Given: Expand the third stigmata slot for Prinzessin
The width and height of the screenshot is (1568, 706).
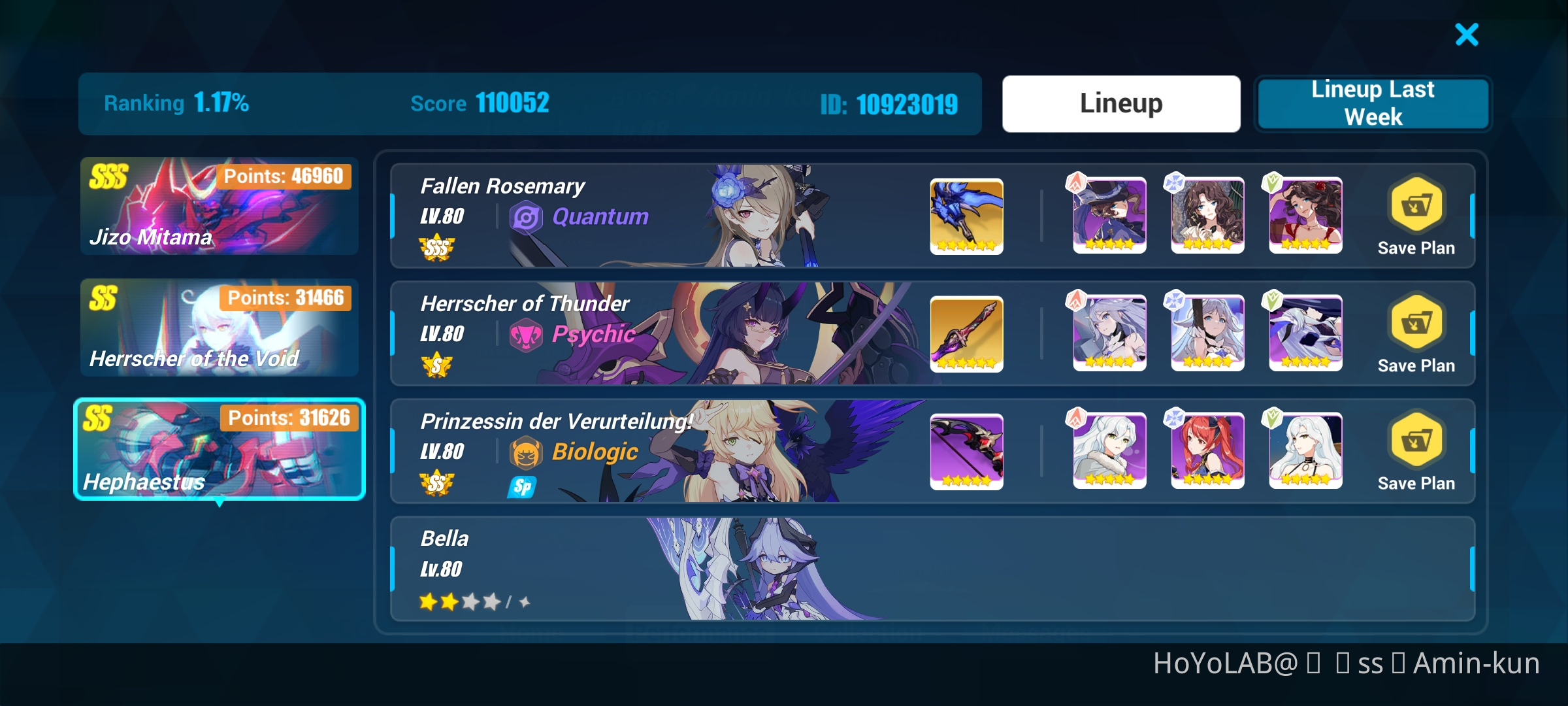Looking at the screenshot, I should pos(1305,451).
